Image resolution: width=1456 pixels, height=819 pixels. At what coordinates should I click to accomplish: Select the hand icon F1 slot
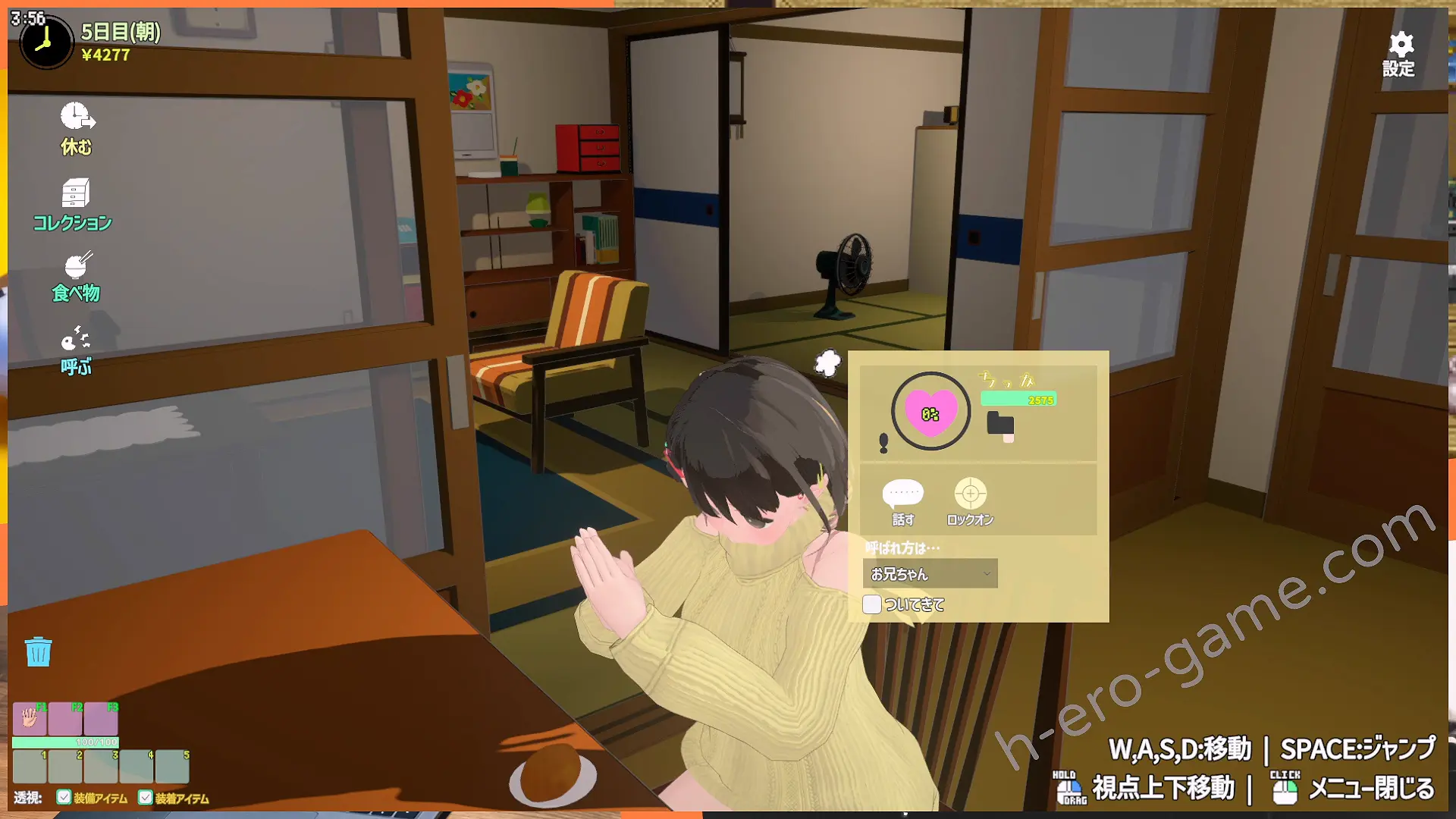coord(30,717)
